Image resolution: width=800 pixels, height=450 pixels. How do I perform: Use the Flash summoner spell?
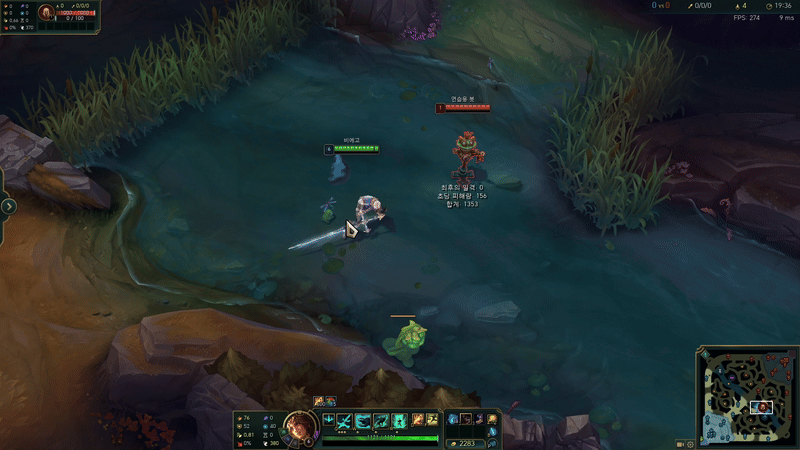pyautogui.click(x=432, y=420)
